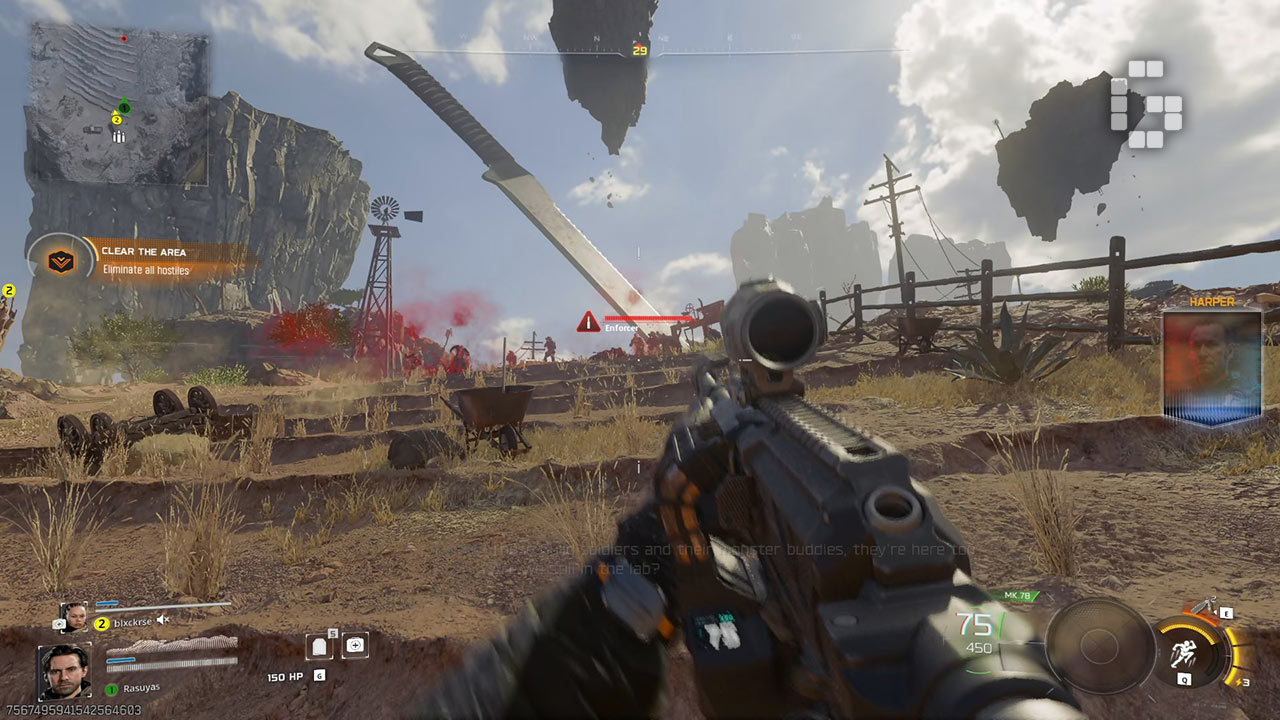Select the armor plate equipment slot

pos(321,646)
